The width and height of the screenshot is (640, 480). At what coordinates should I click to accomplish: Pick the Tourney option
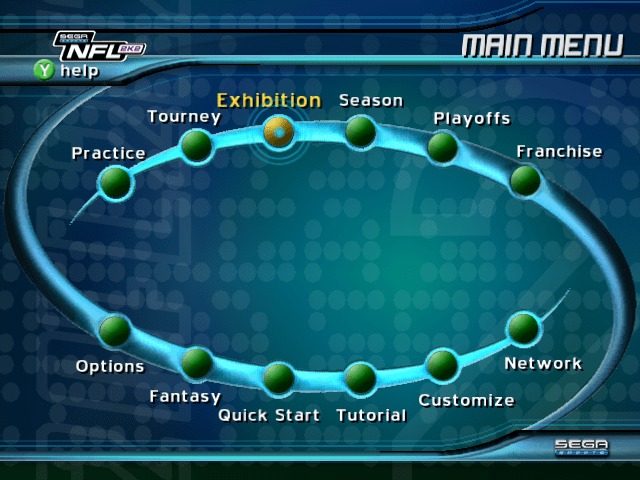coord(196,146)
